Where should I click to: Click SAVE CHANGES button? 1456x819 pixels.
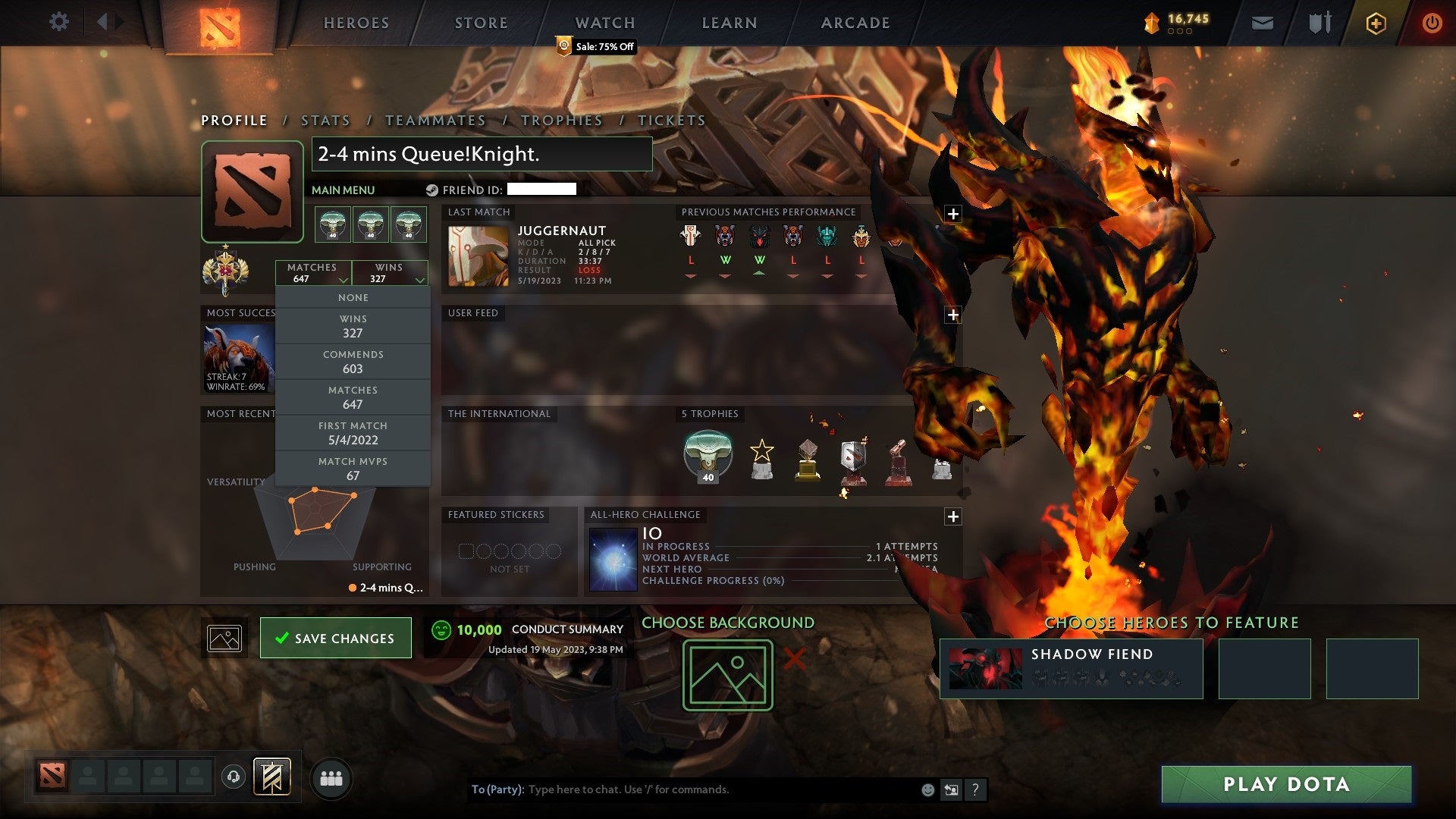[x=335, y=638]
